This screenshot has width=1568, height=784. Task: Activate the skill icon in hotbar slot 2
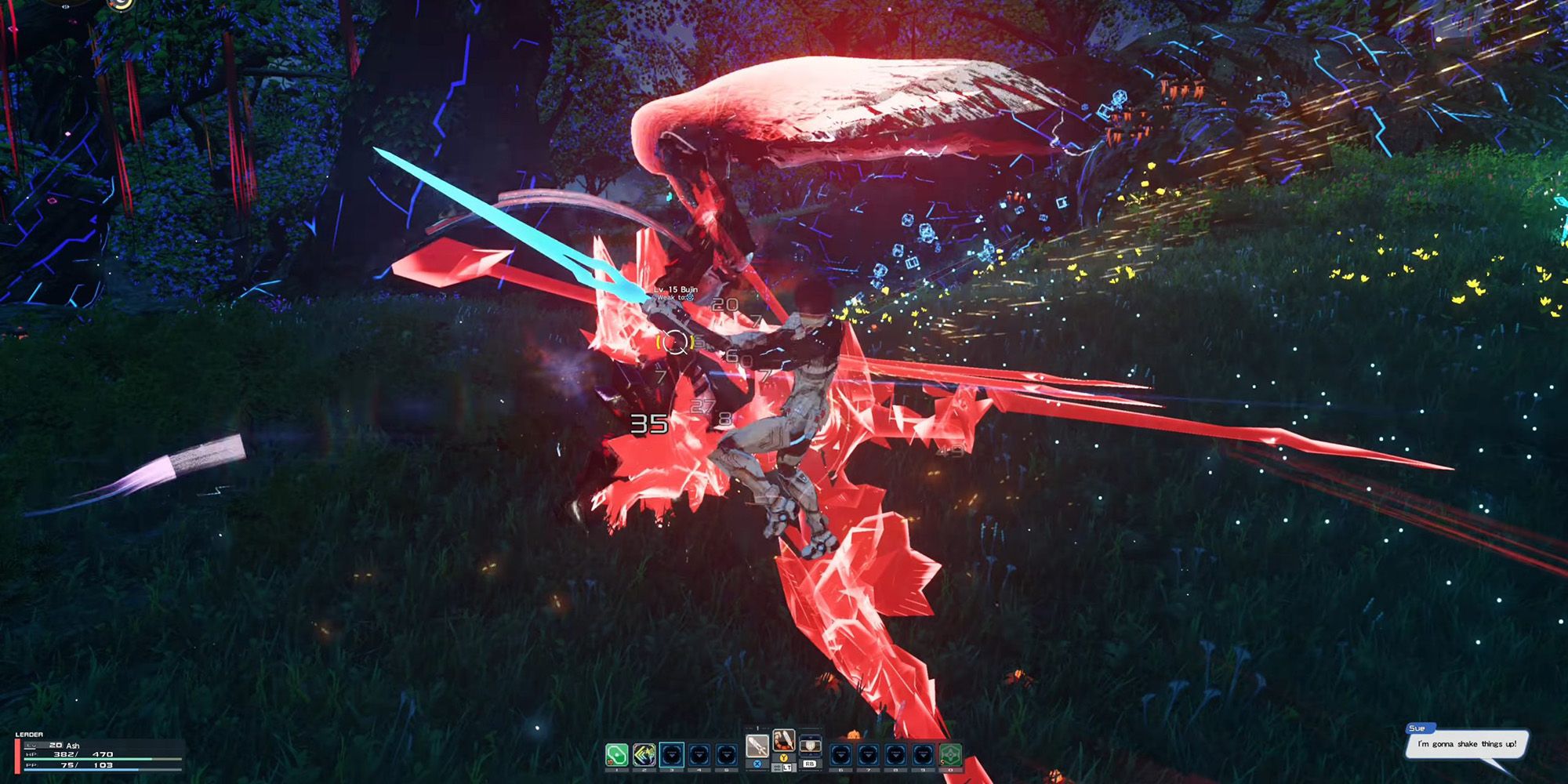click(x=644, y=753)
